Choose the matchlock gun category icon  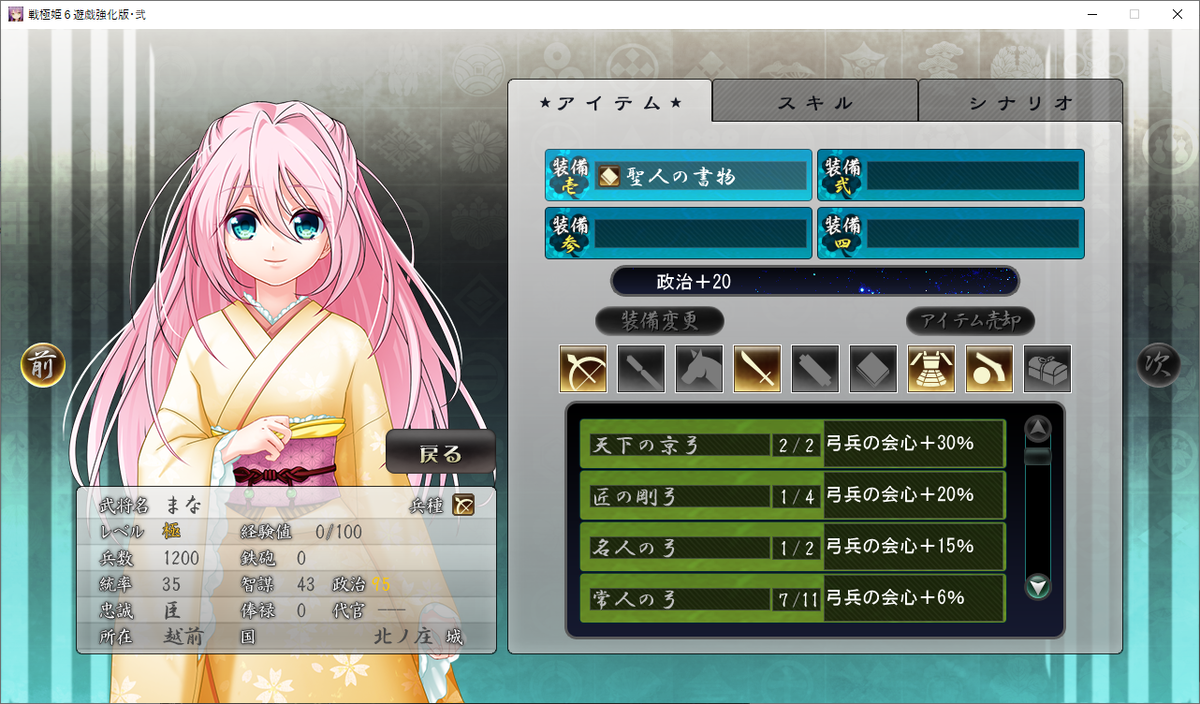989,369
